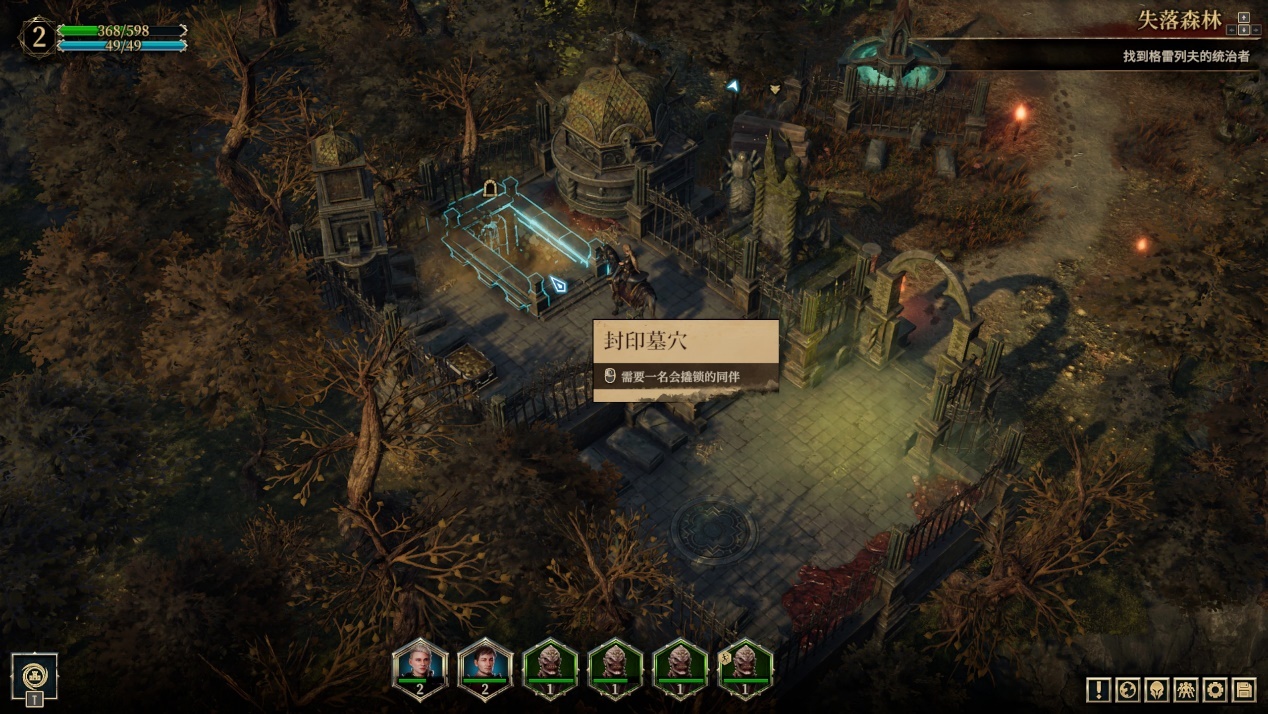Click the quest objective 找到格雷列夫的统治者
1268x714 pixels.
point(1185,56)
